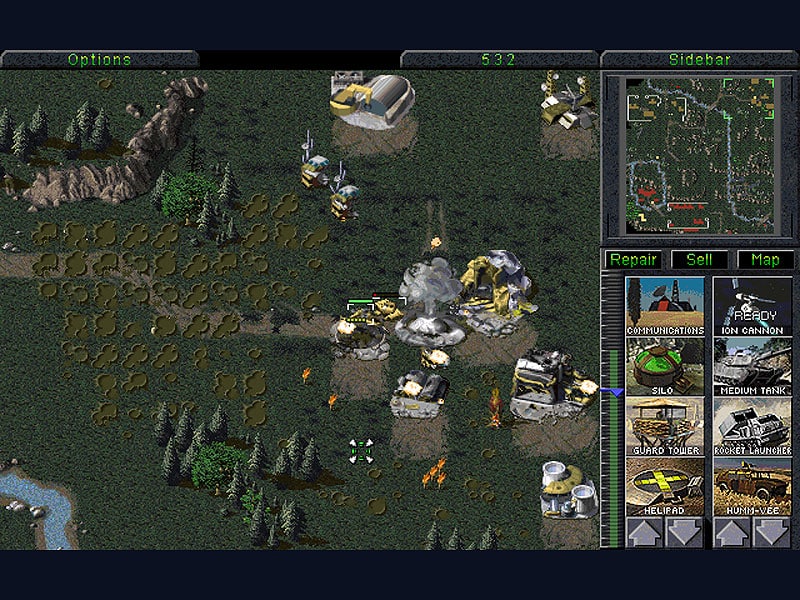The image size is (800, 600).
Task: Click the down arrow under the units column
Action: pyautogui.click(x=772, y=532)
